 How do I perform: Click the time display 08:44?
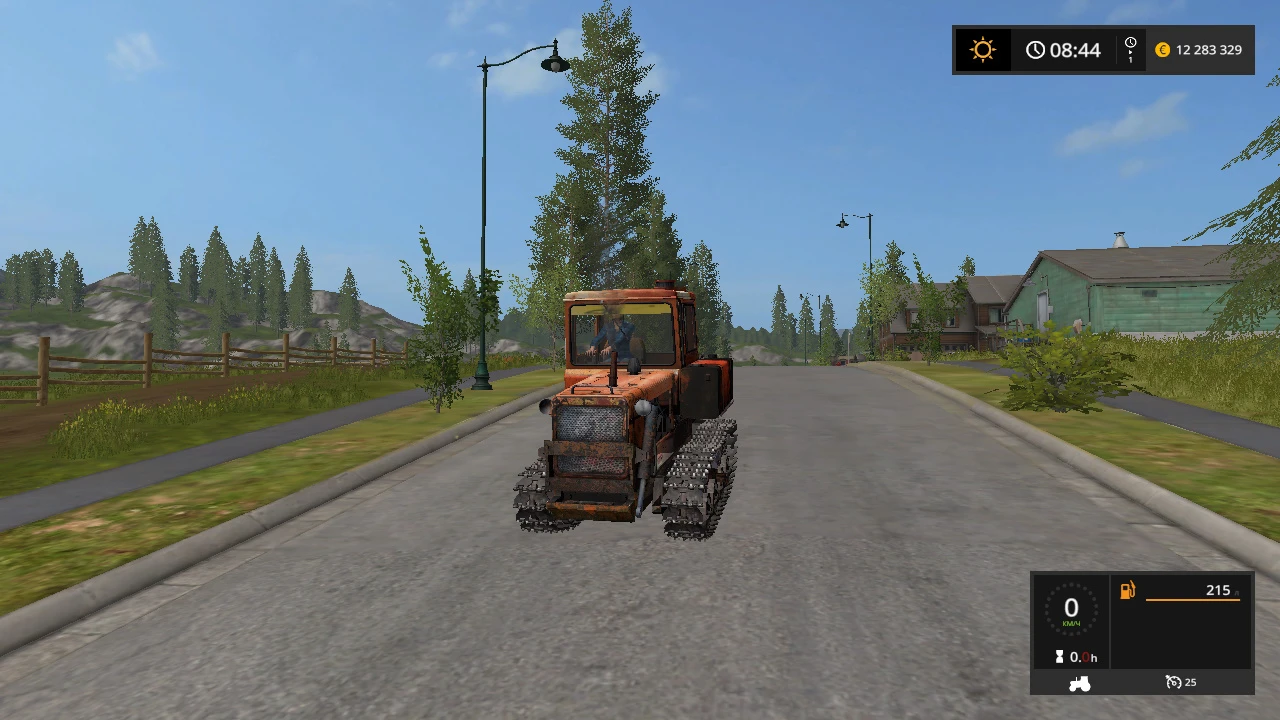pyautogui.click(x=1077, y=49)
